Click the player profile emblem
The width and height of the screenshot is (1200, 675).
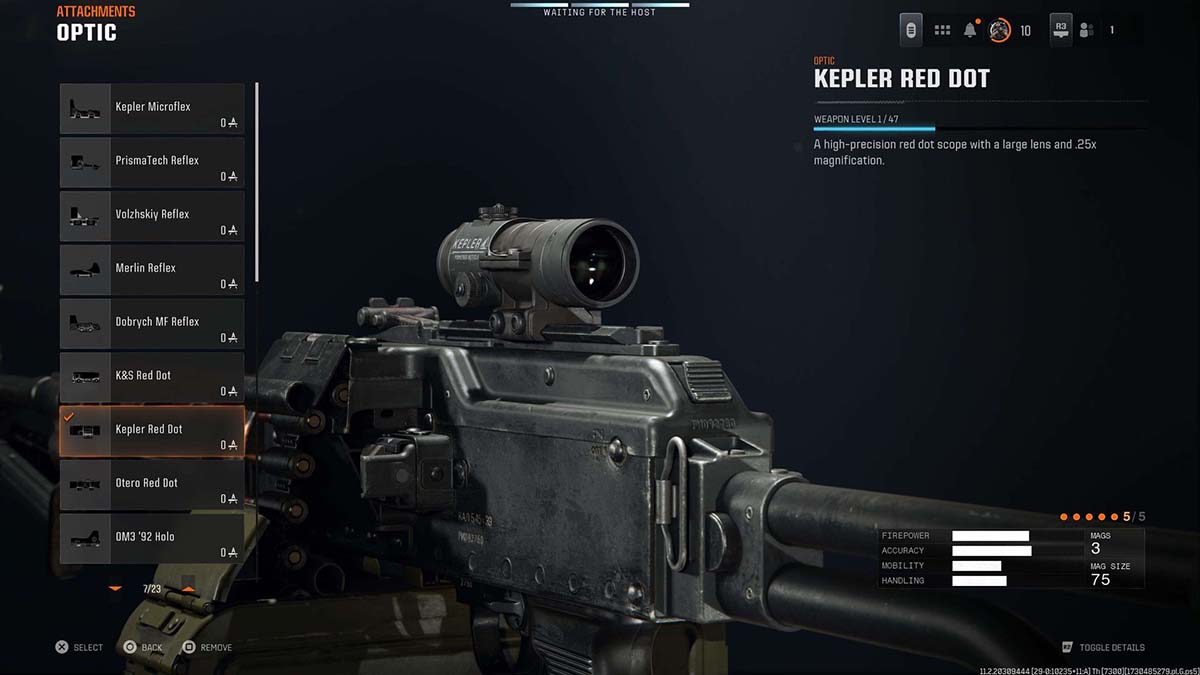tap(999, 30)
